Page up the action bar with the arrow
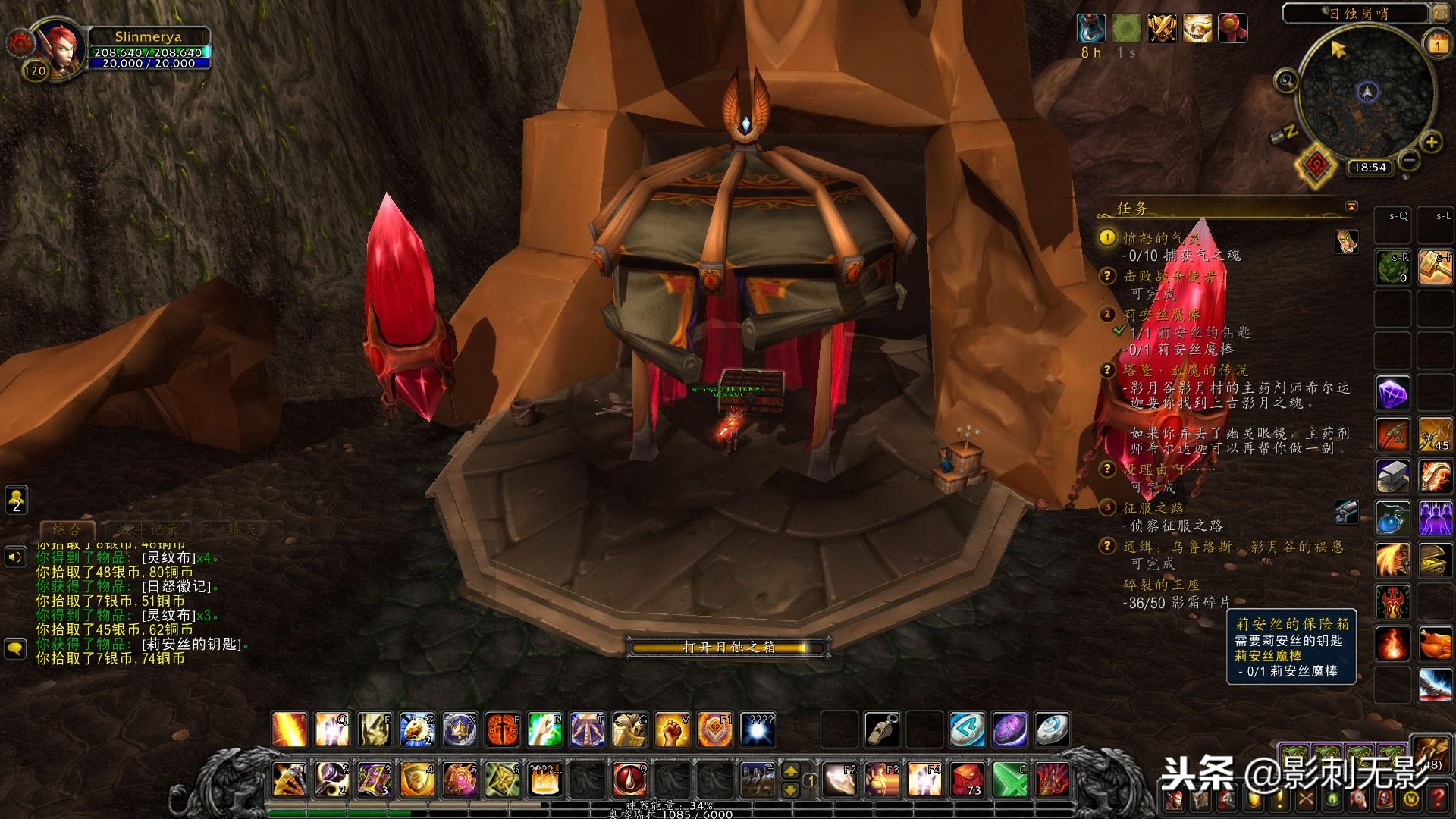 click(790, 770)
